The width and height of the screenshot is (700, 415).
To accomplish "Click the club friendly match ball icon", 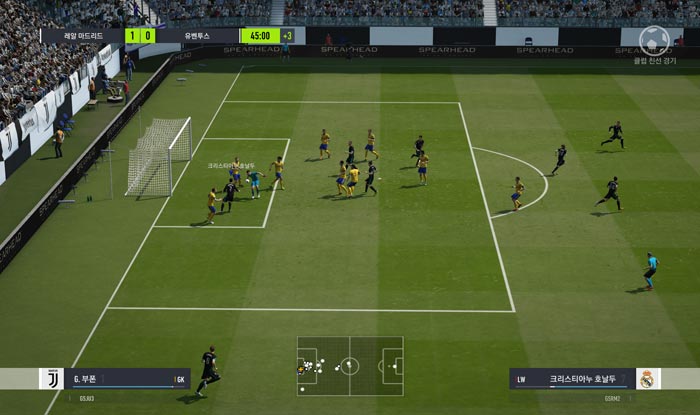I will click(655, 39).
